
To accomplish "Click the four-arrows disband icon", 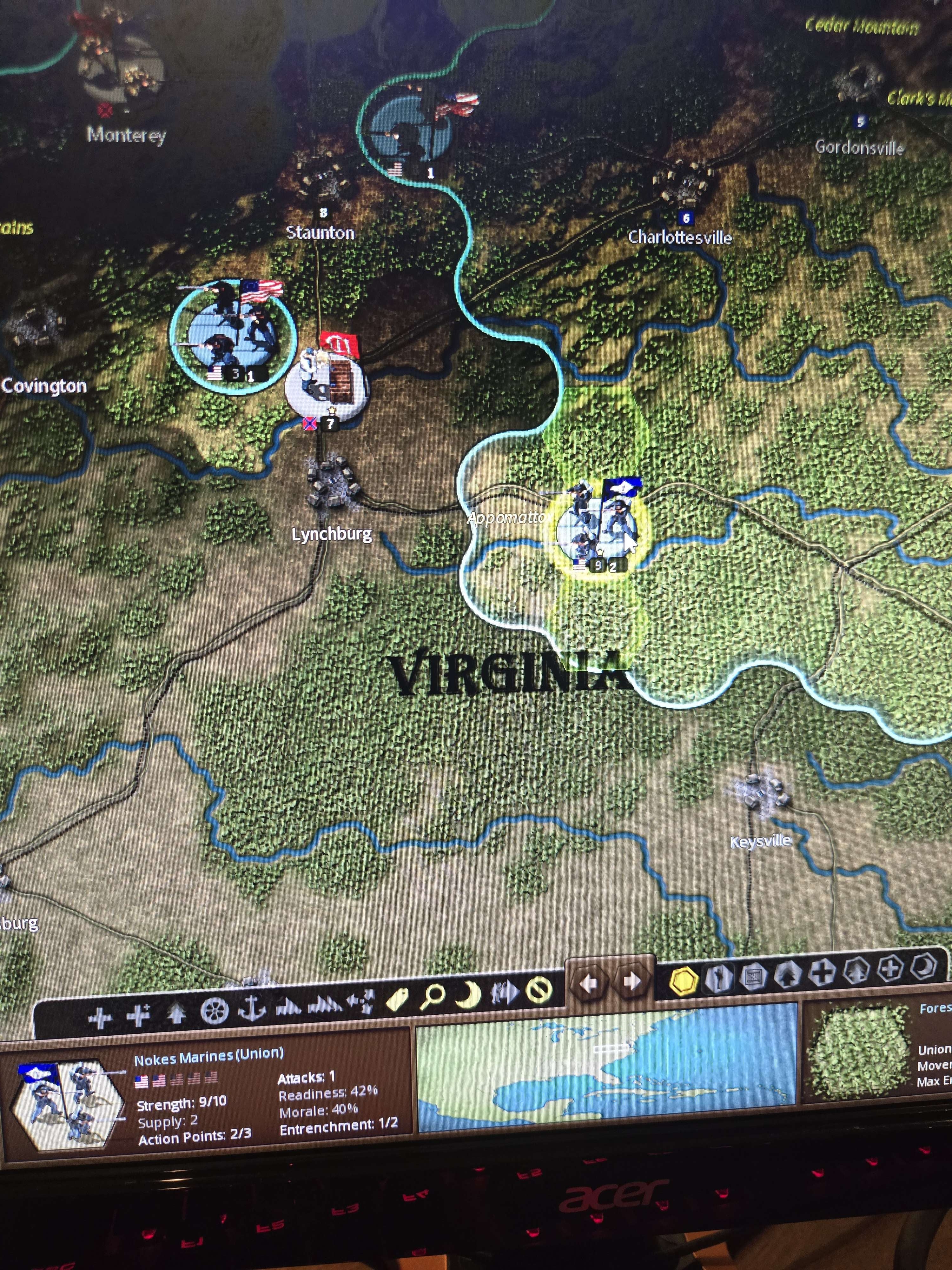I will (x=360, y=1001).
